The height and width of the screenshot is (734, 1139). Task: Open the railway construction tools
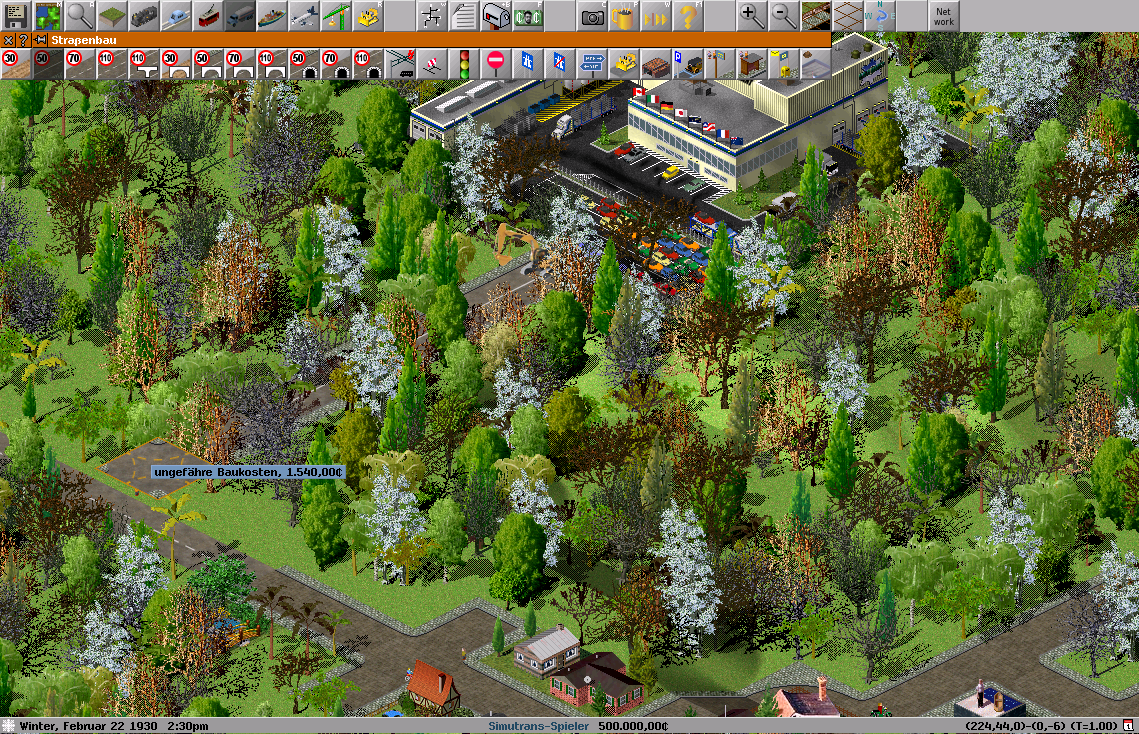point(144,16)
